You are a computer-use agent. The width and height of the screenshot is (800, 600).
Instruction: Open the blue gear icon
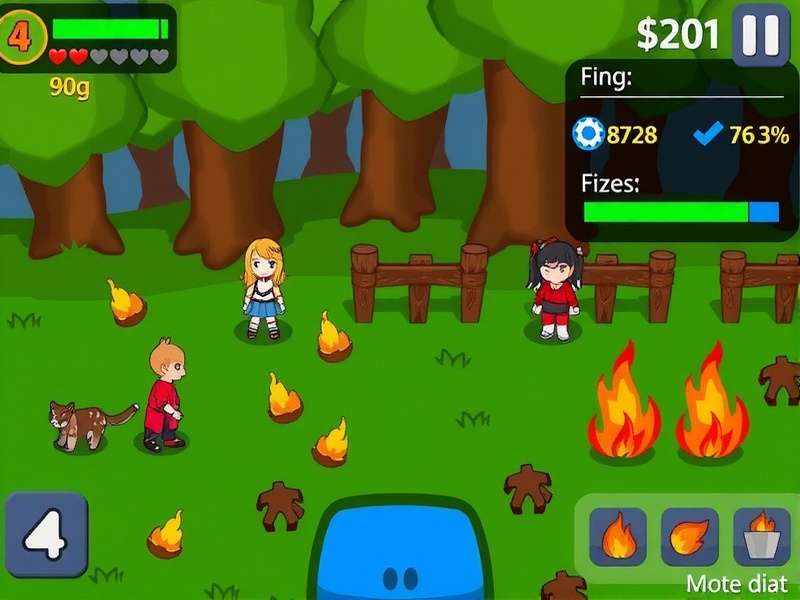(x=588, y=134)
